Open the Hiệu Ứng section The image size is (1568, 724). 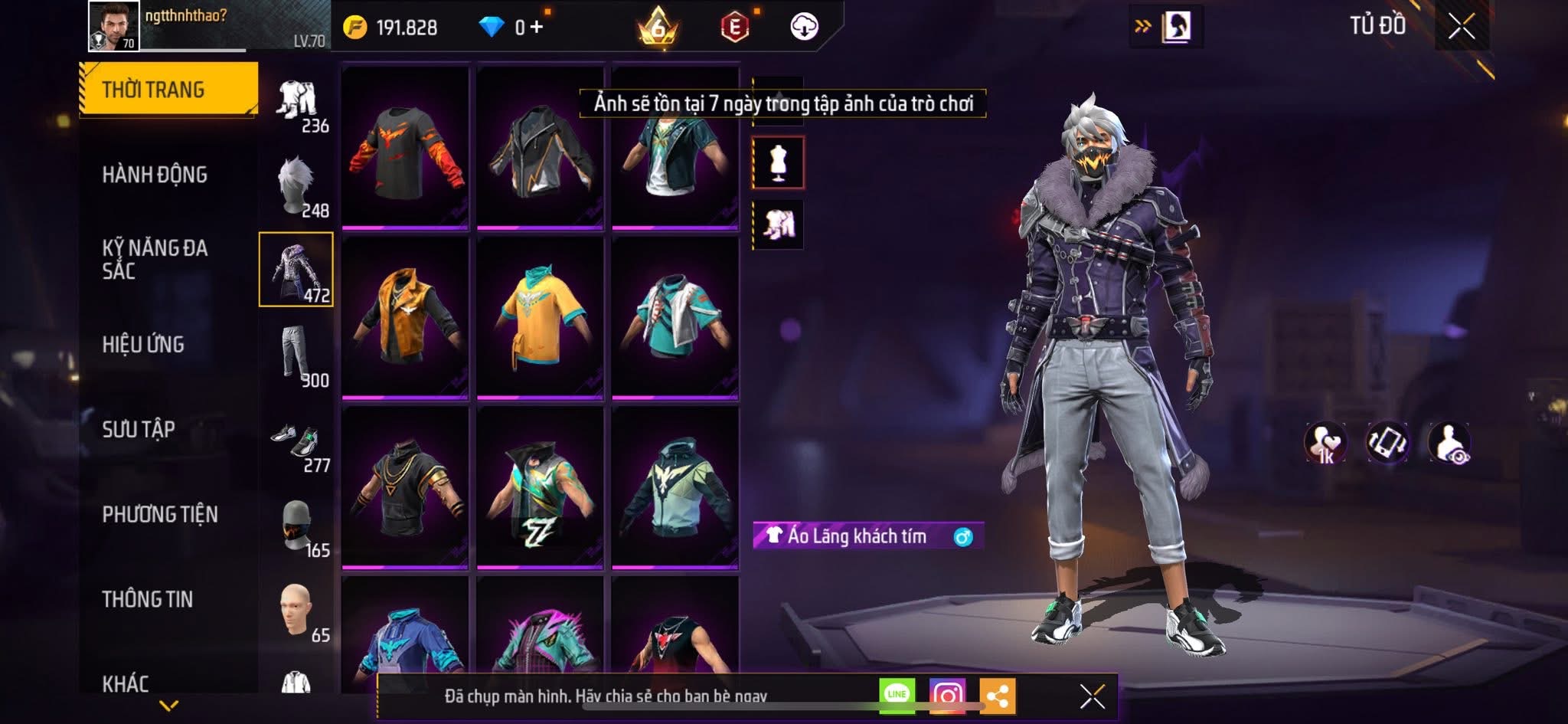(x=143, y=345)
